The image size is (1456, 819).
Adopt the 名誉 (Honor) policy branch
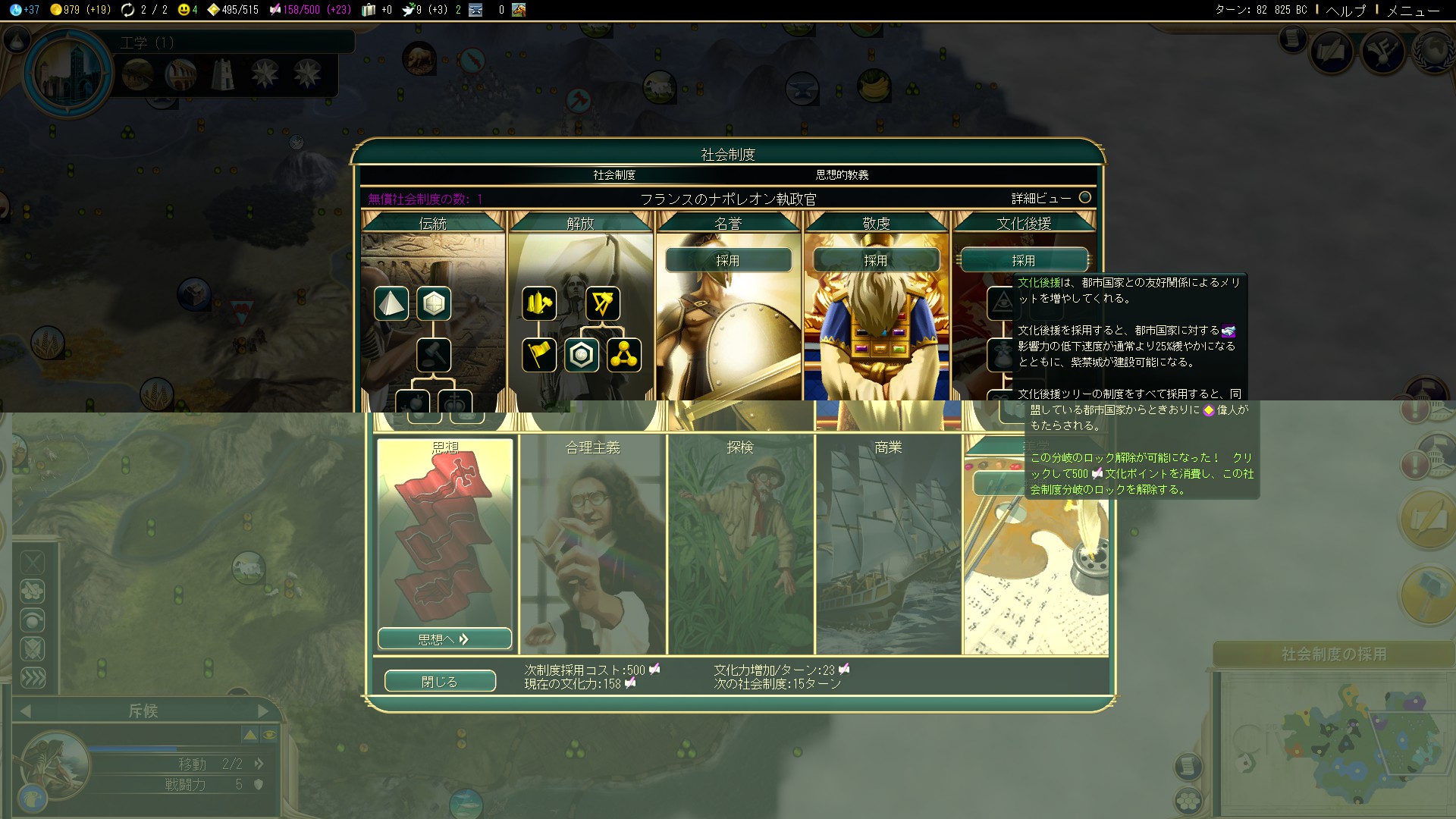(x=728, y=260)
